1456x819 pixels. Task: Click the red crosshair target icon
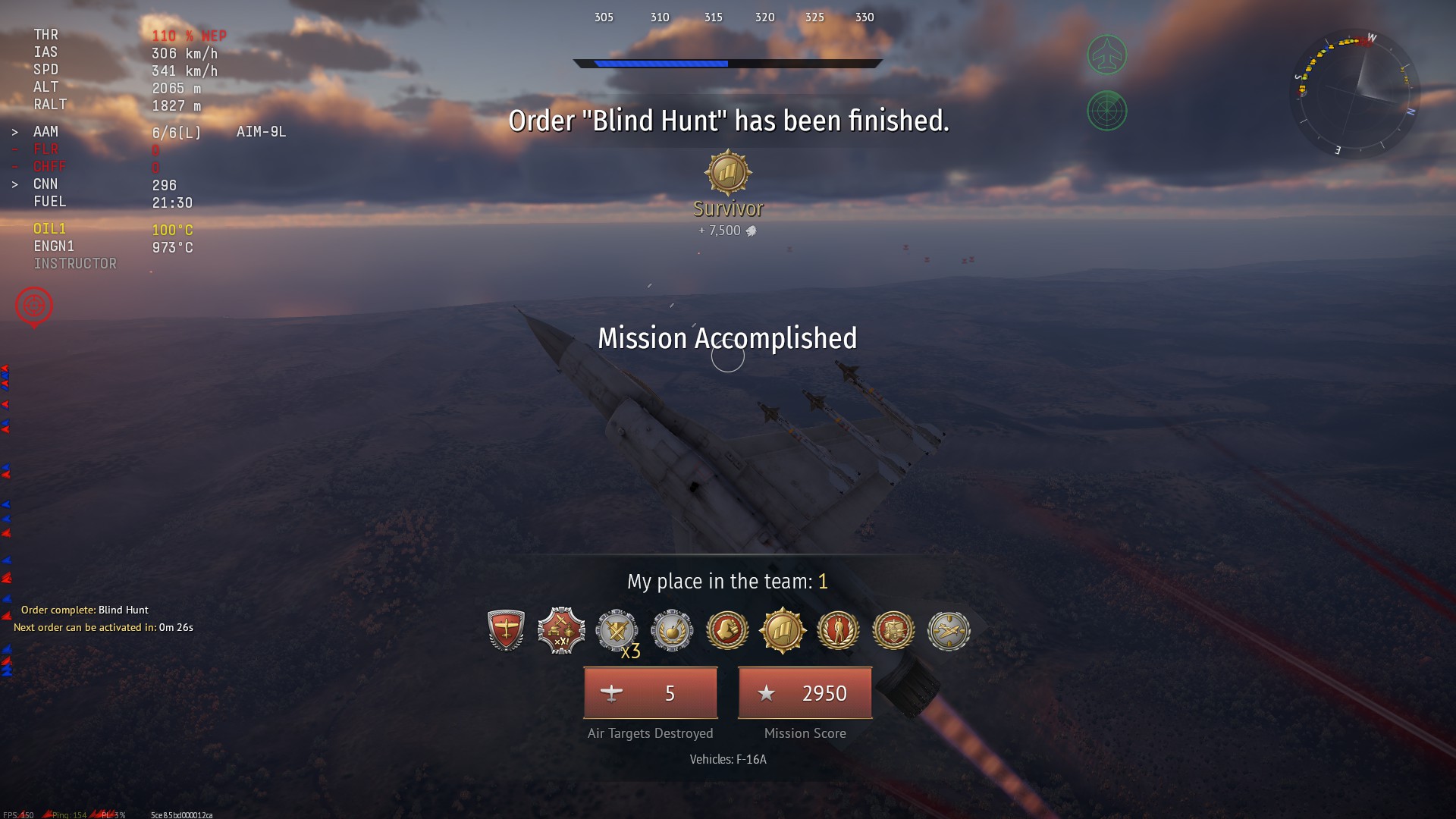34,306
